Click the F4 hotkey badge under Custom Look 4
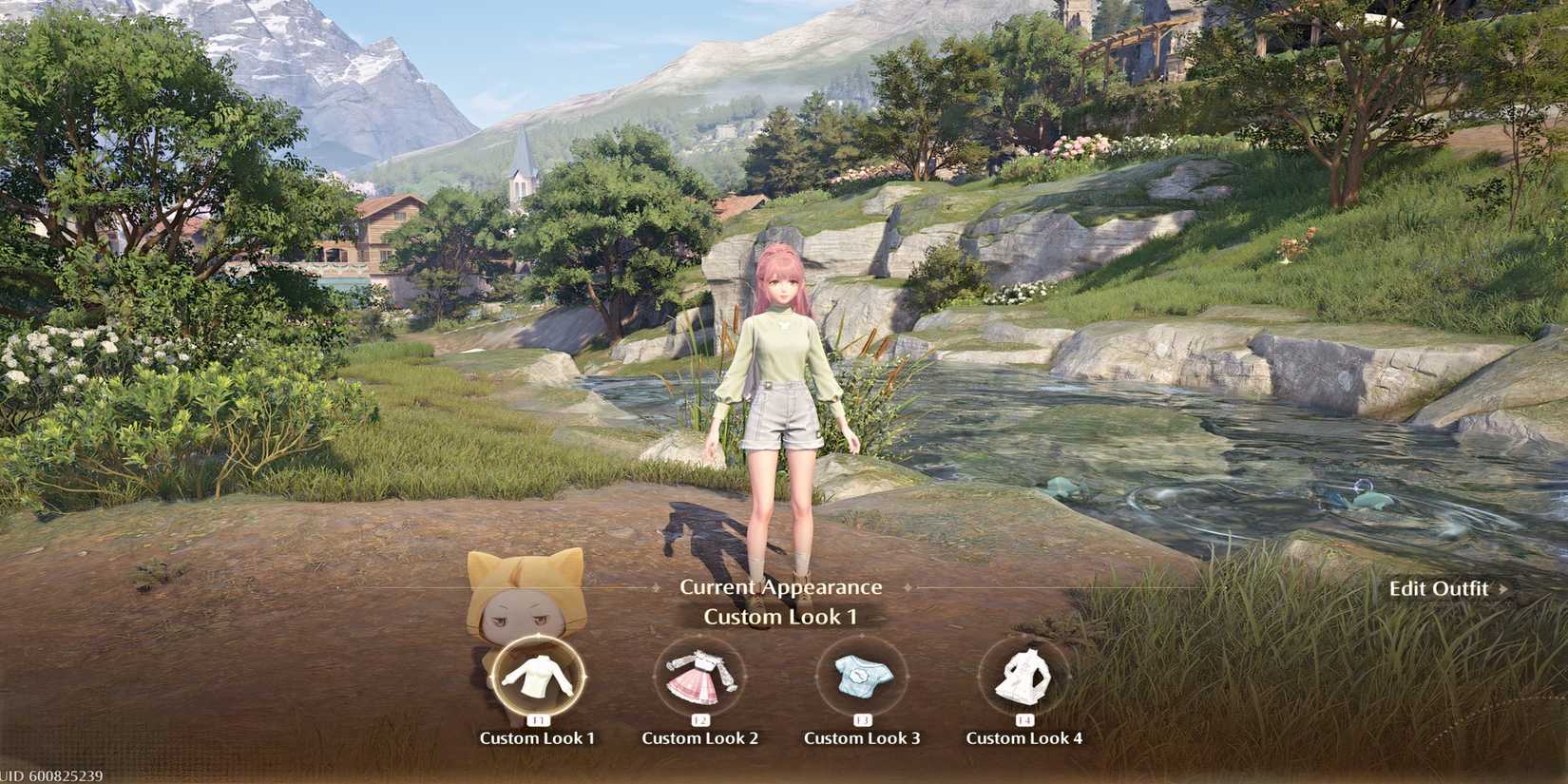 [1027, 718]
